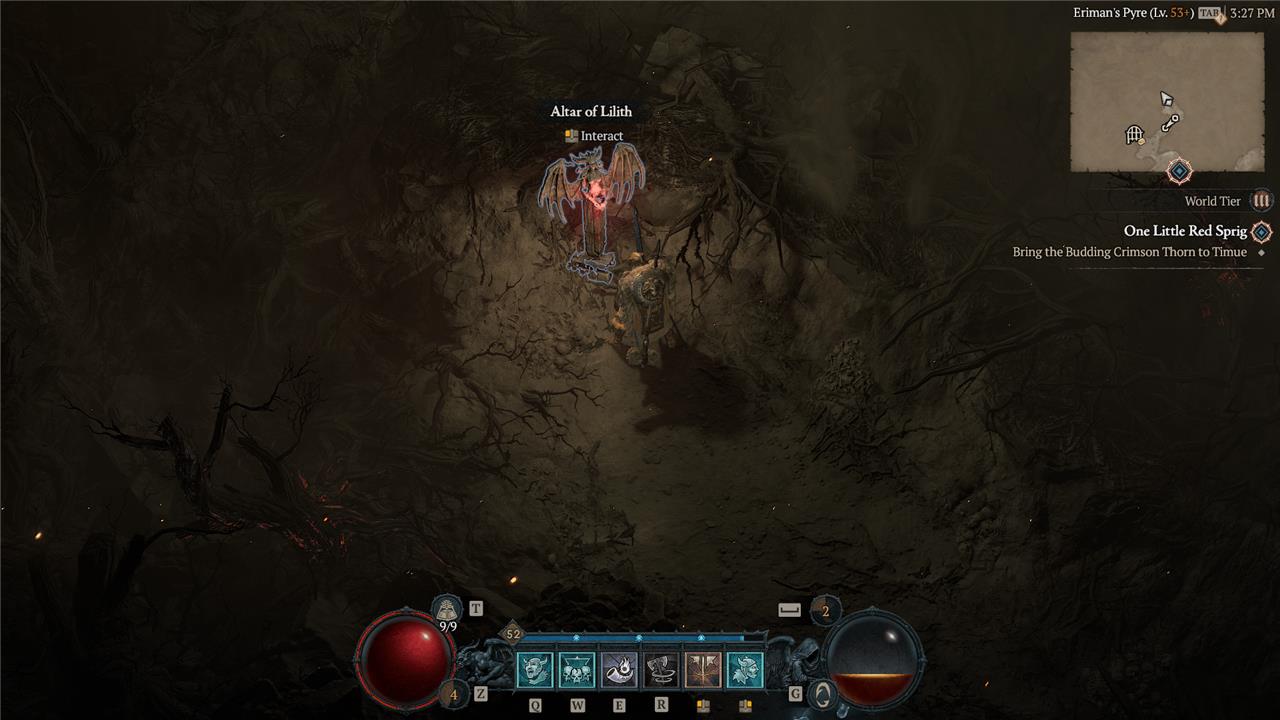Use the helmeted warrior shout skill
Viewport: 1280px width, 720px height.
click(745, 670)
